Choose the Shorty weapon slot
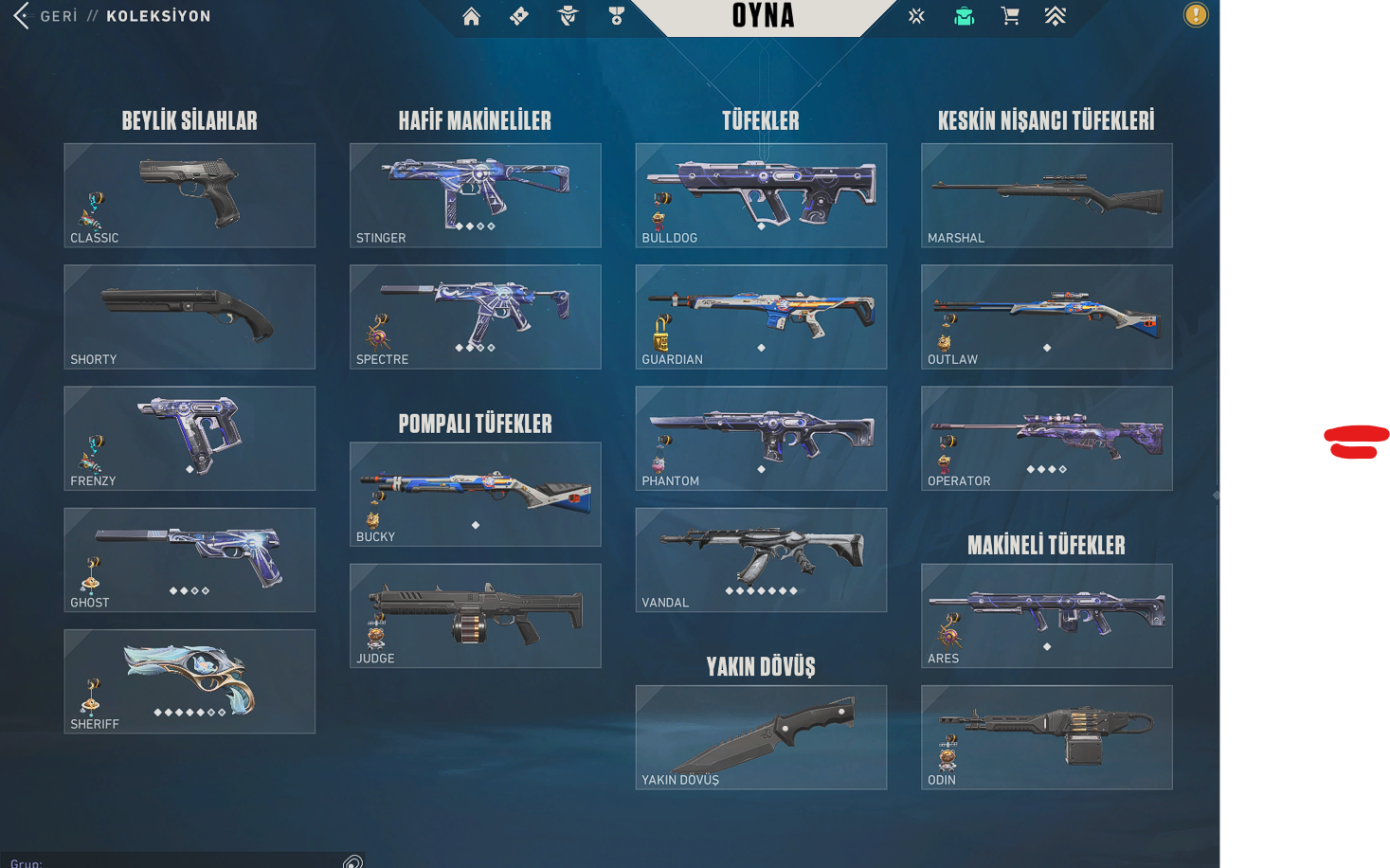 pyautogui.click(x=190, y=316)
